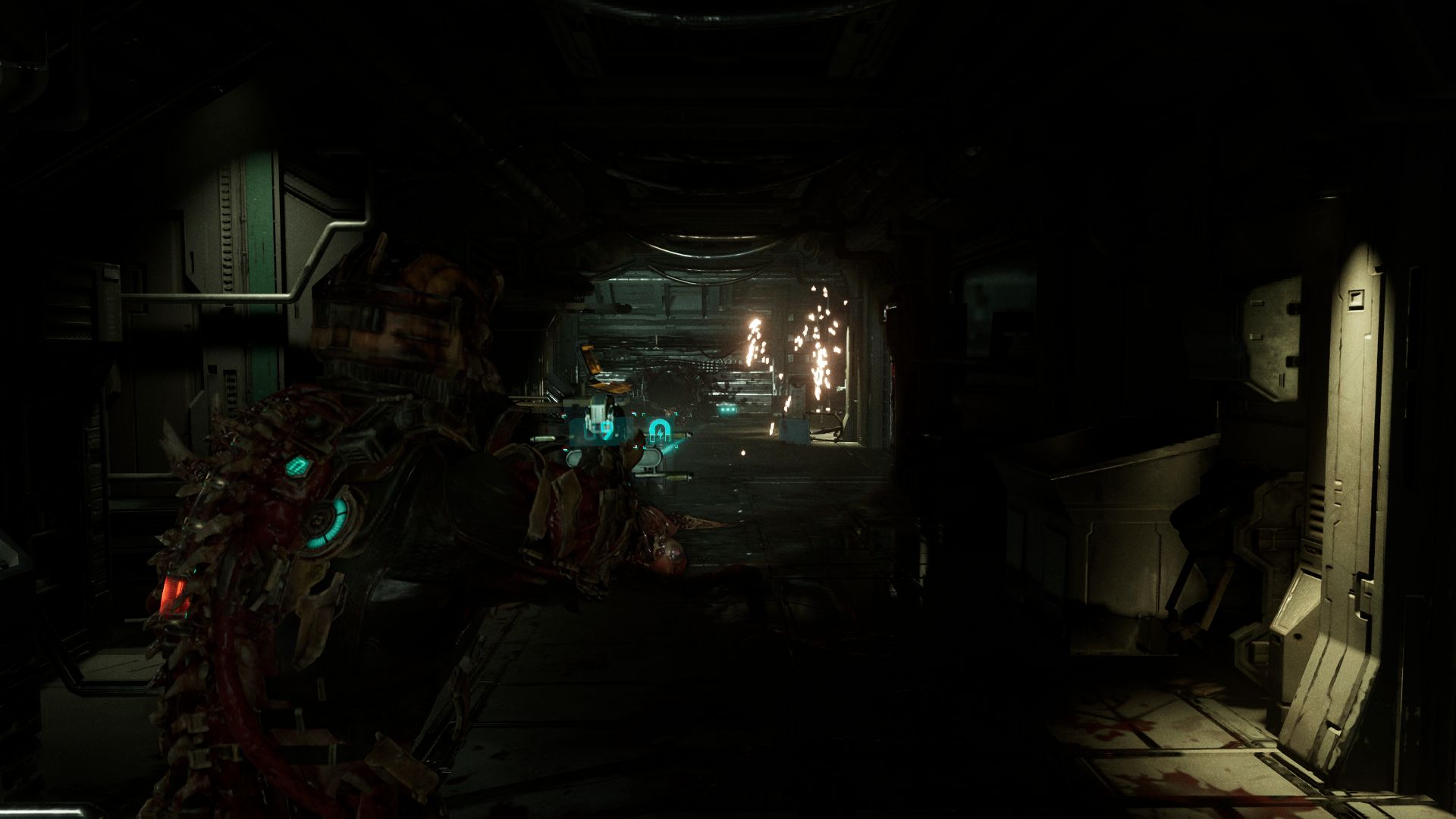The height and width of the screenshot is (819, 1456).
Task: Select the magnet alt-fire mode icon
Action: pyautogui.click(x=658, y=430)
